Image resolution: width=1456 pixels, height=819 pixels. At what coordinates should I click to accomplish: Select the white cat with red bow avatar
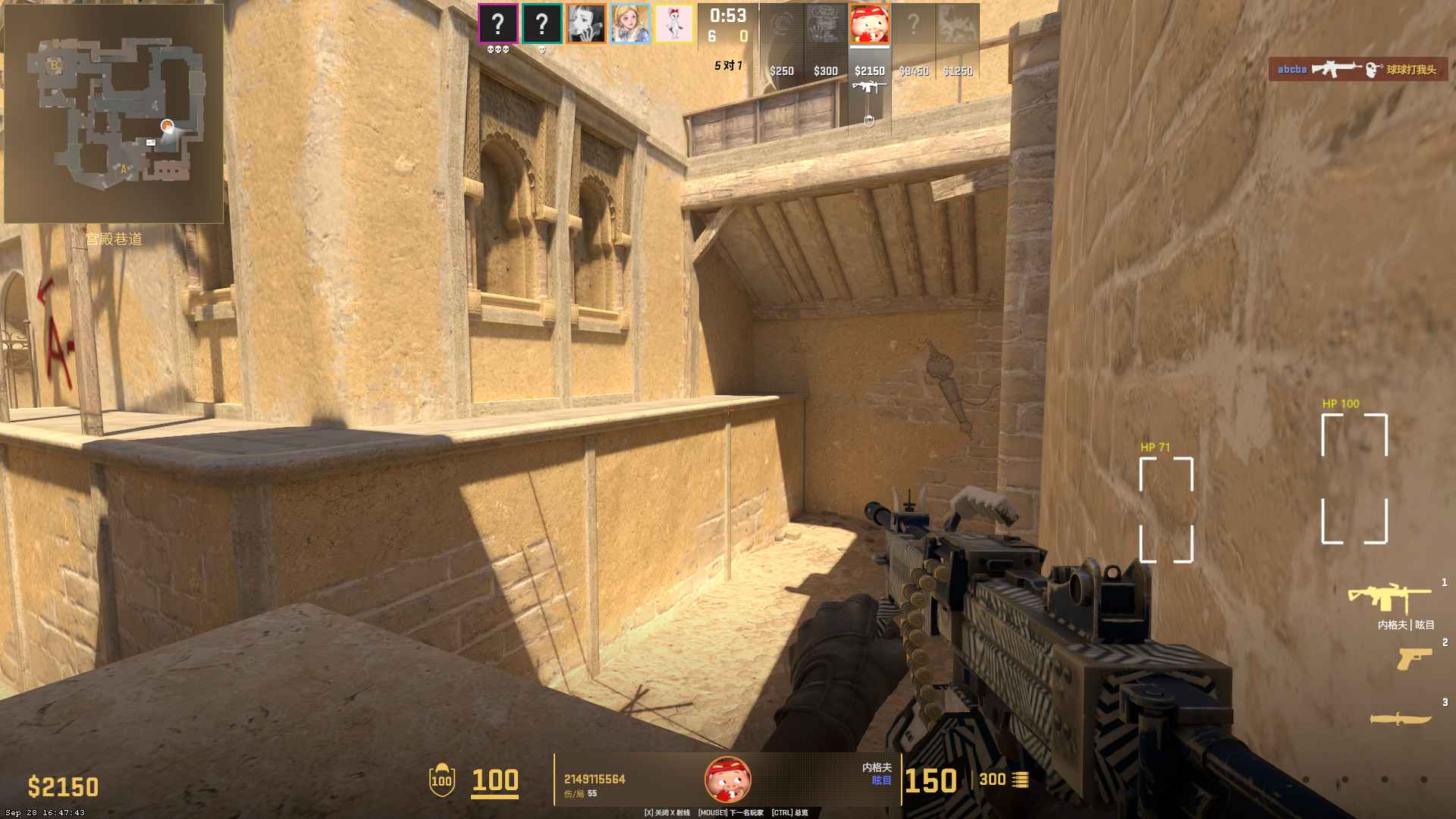[x=673, y=24]
